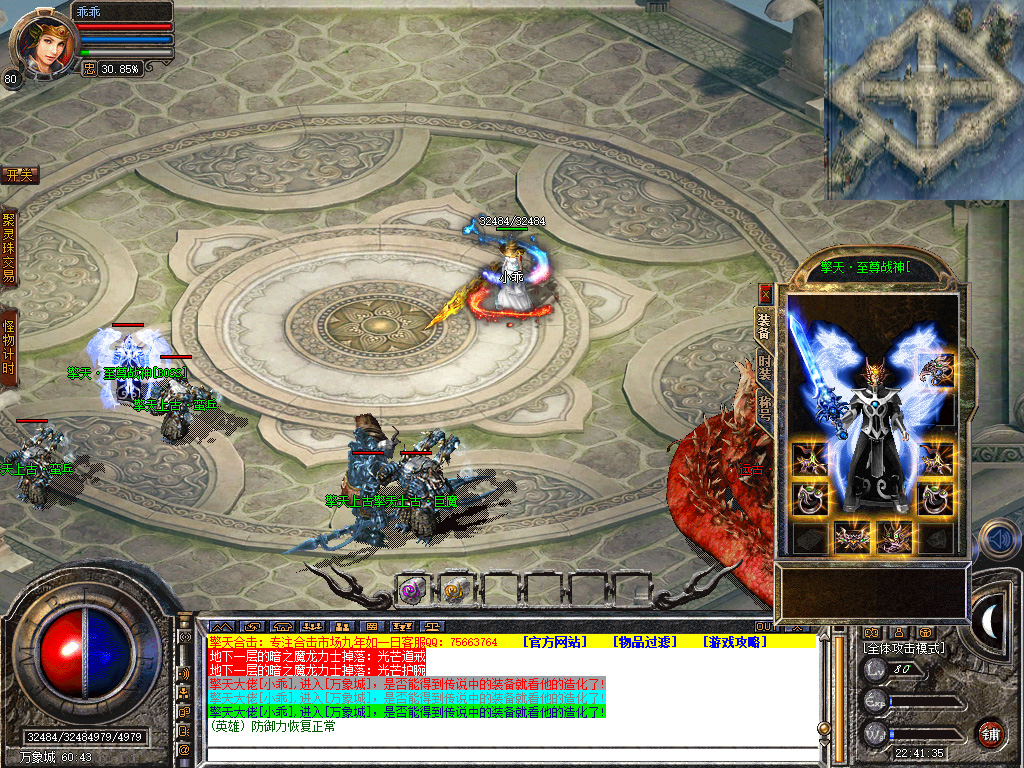Viewport: 1024px width, 768px height.
Task: Open the 铺 shop button
Action: click(x=990, y=732)
